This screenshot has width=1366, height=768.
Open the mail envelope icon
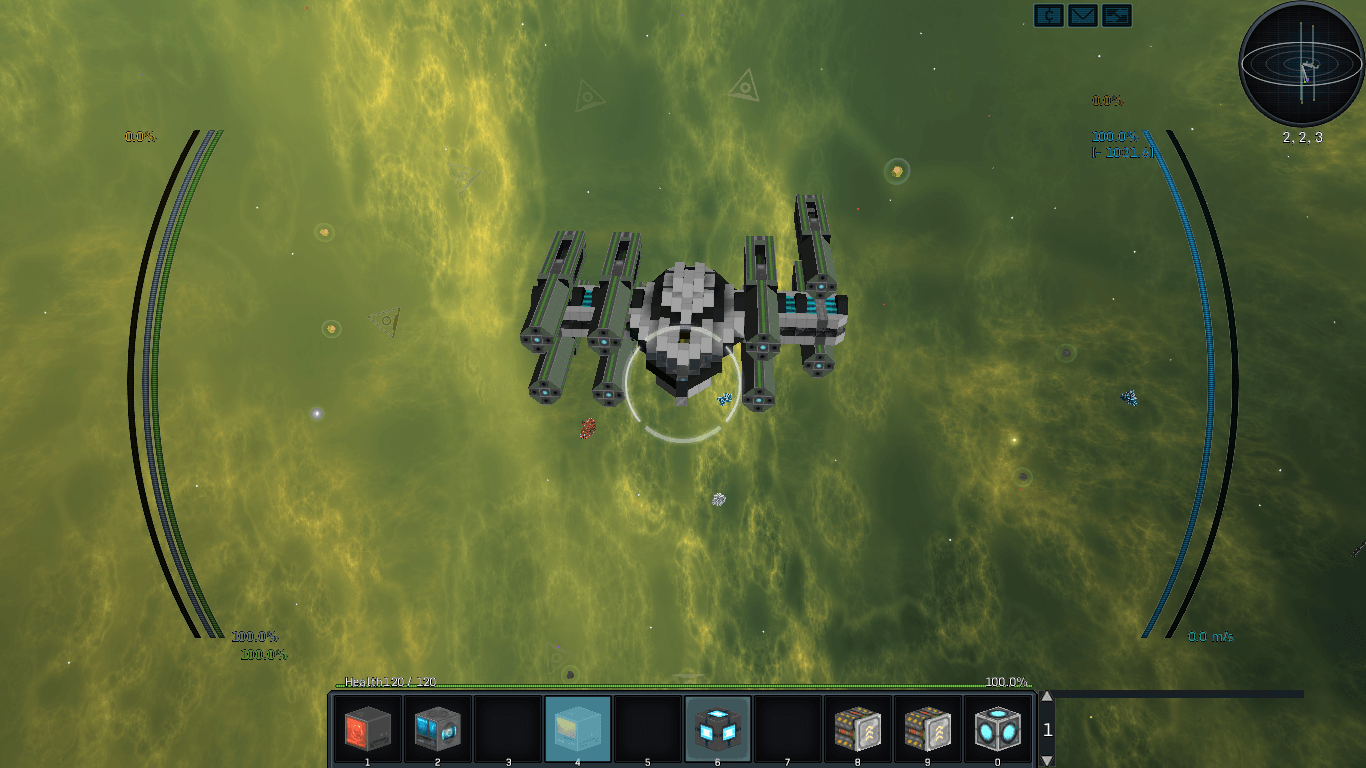coord(1083,15)
